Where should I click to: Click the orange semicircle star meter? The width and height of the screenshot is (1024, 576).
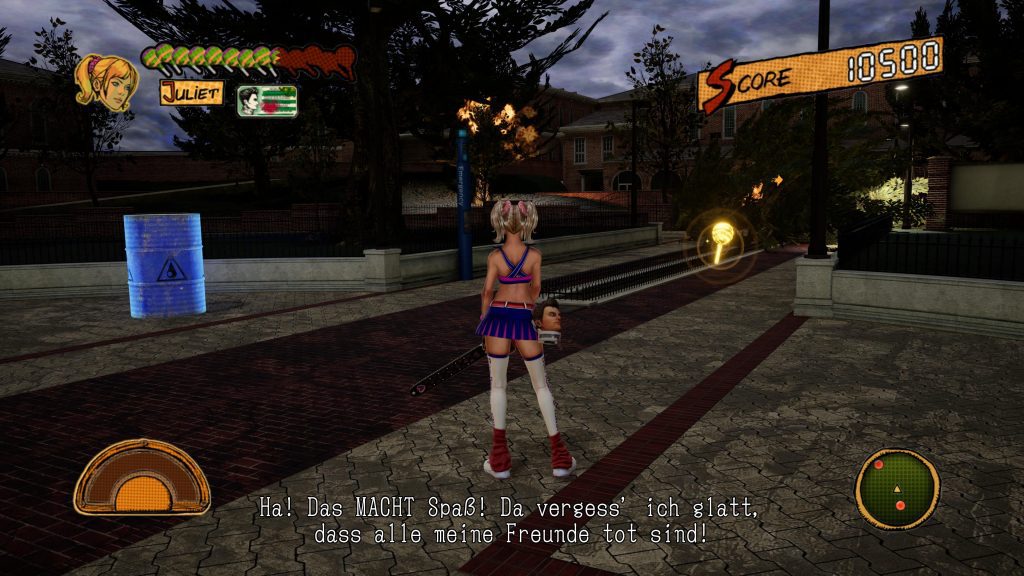click(142, 478)
